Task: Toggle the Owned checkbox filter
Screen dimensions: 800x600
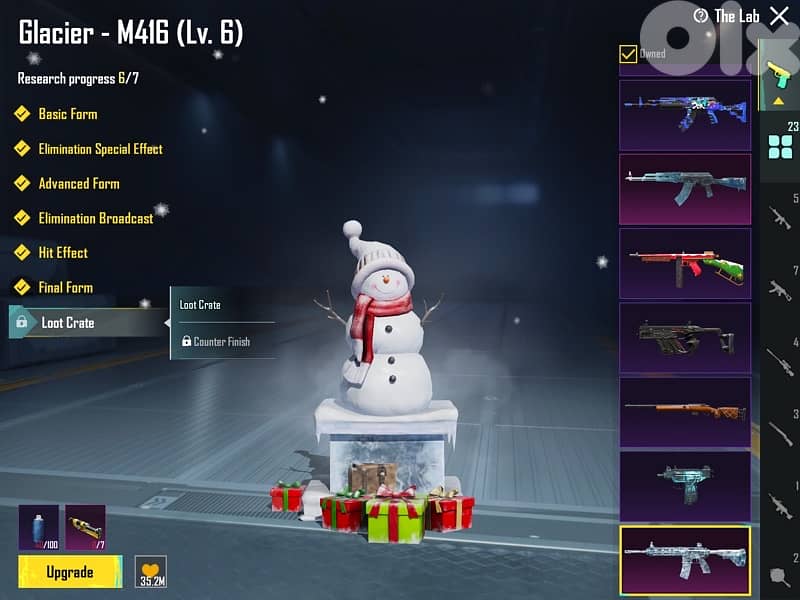Action: tap(628, 54)
